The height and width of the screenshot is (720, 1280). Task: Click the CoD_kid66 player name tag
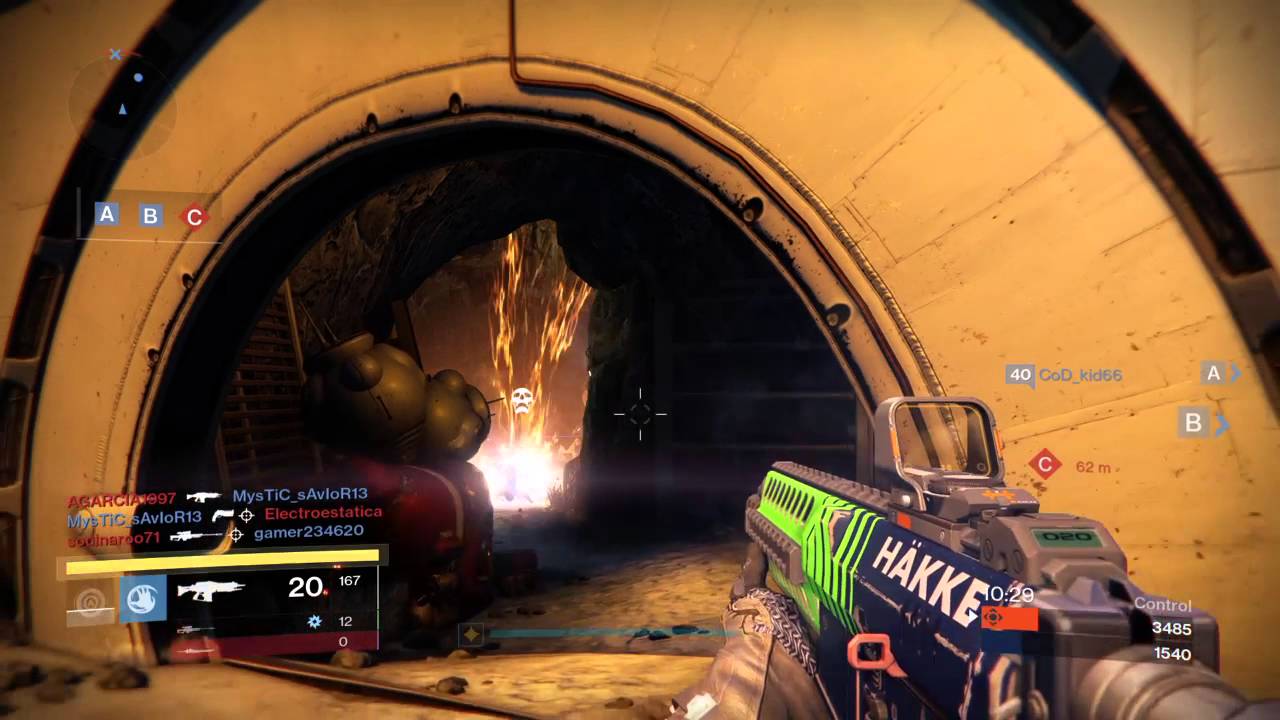pyautogui.click(x=1080, y=375)
